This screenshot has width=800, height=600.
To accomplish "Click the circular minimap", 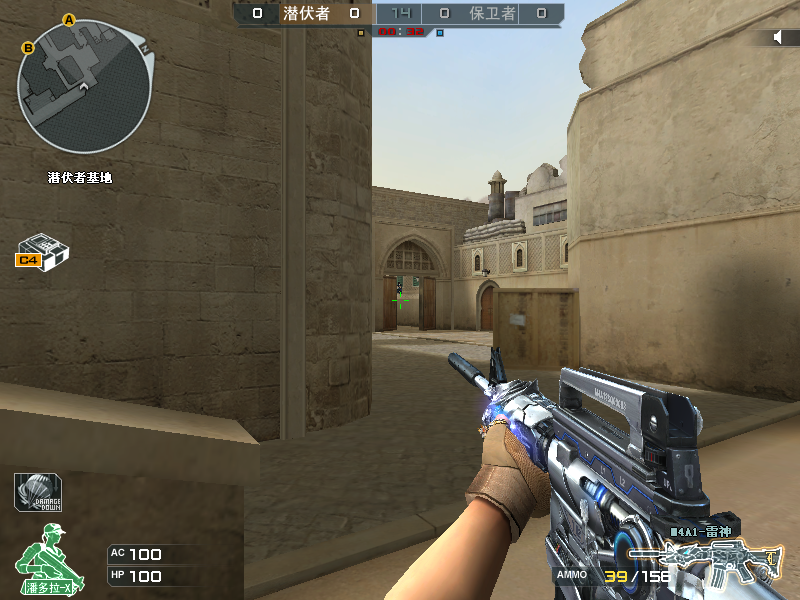I will [84, 86].
